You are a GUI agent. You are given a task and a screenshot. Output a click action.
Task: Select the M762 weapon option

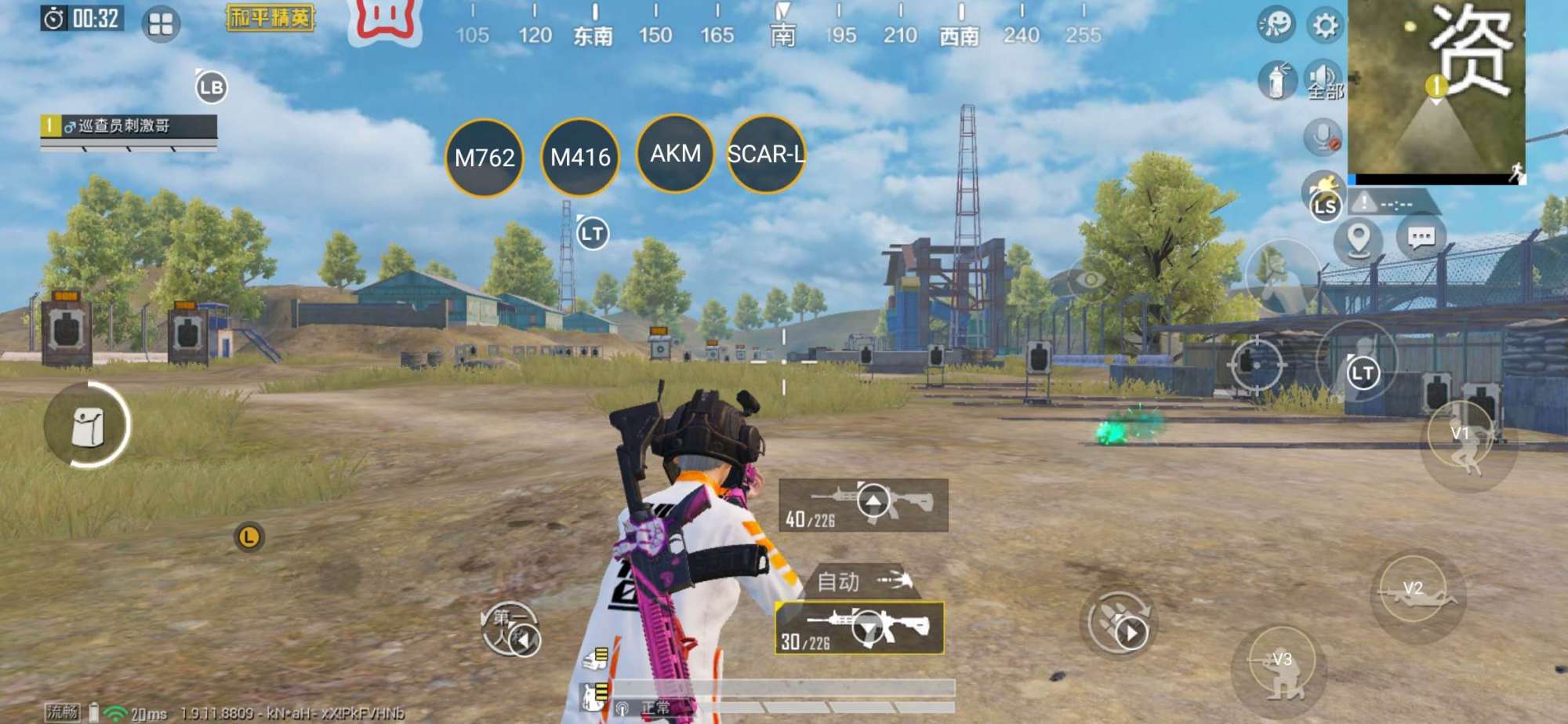[485, 157]
